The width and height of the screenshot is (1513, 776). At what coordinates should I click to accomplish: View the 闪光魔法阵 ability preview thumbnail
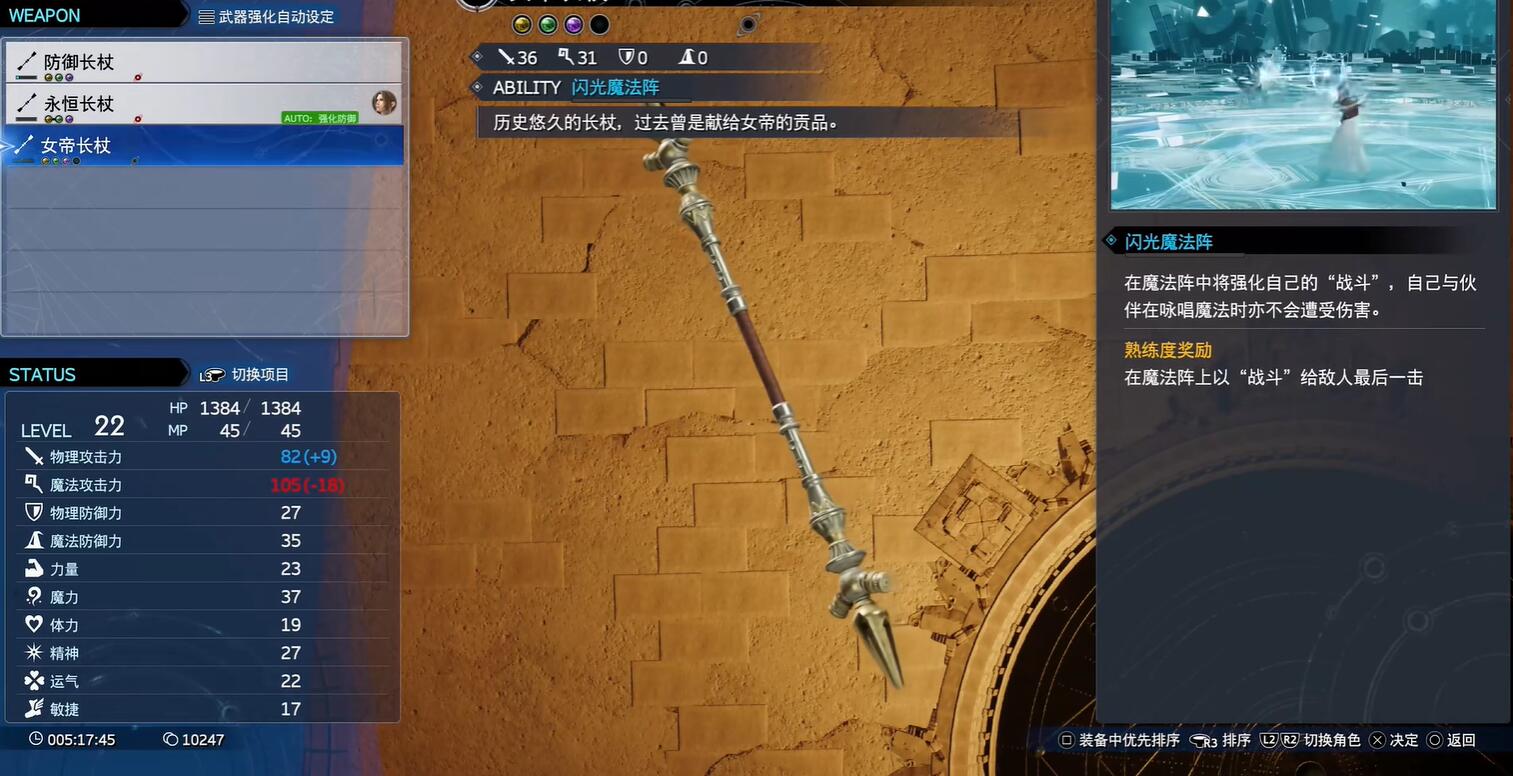pos(1303,104)
